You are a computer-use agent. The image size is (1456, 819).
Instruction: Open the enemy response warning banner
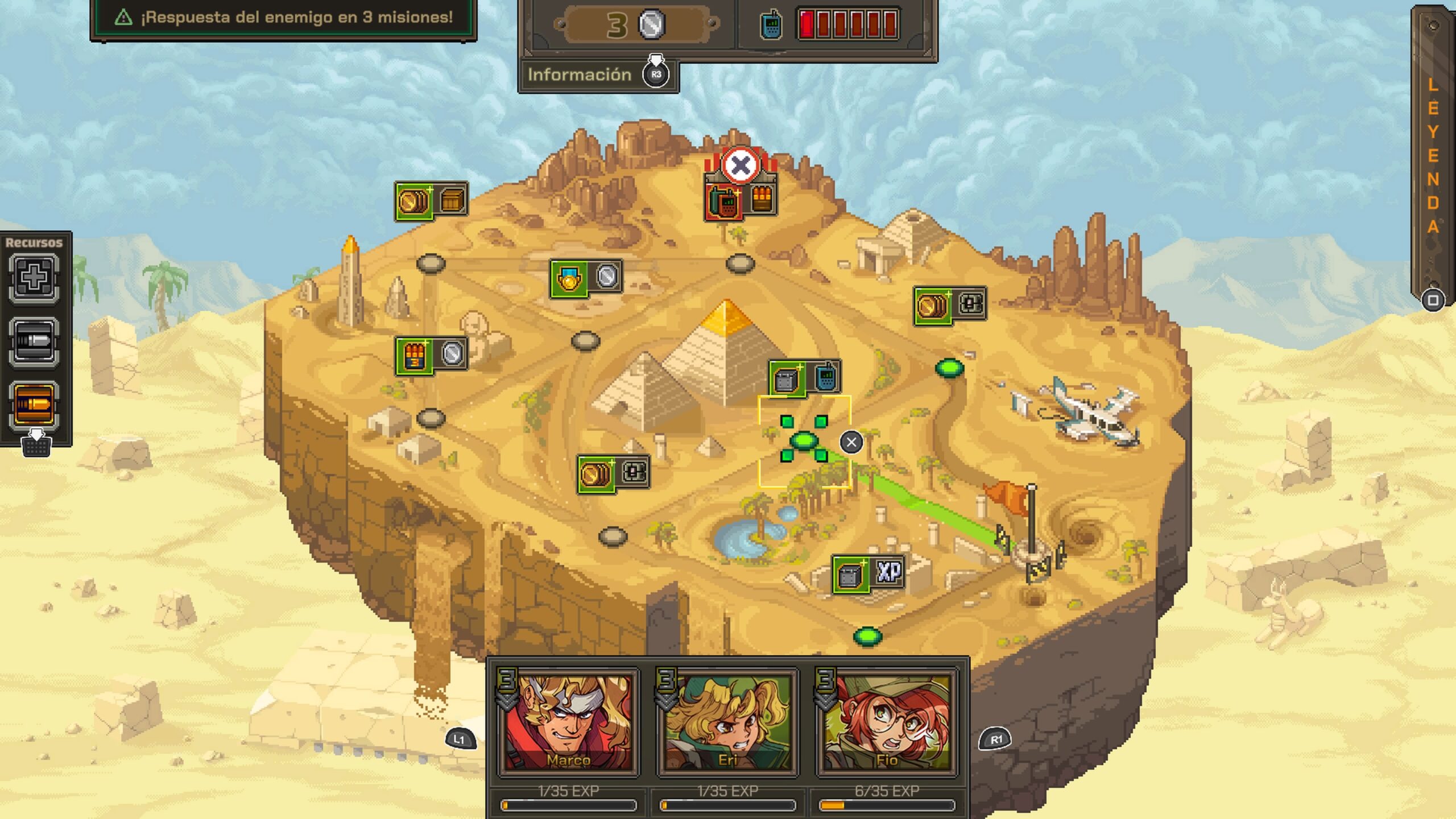pyautogui.click(x=283, y=18)
